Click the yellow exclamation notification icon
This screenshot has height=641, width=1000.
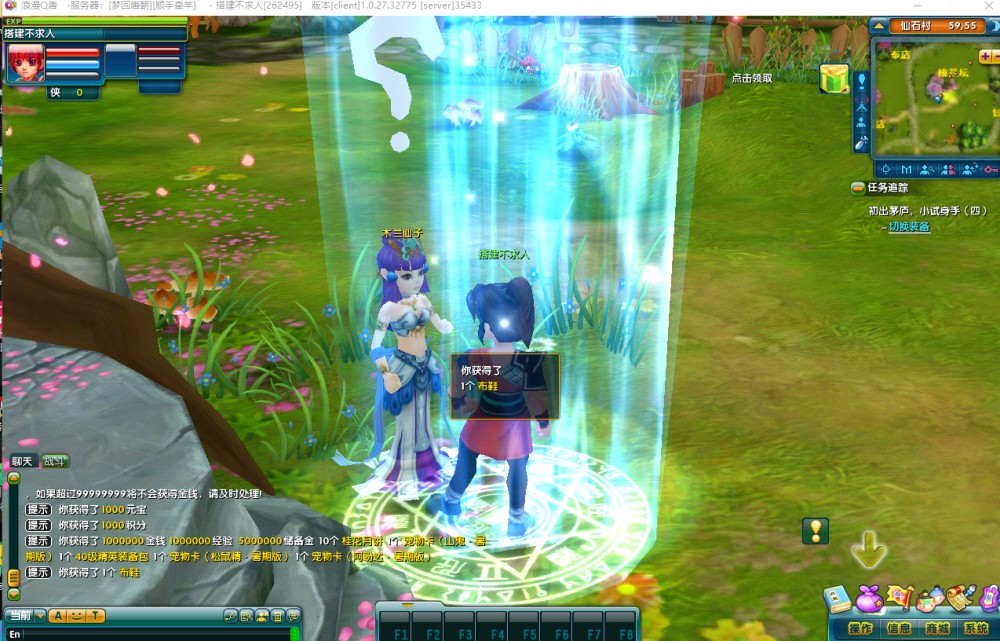point(816,531)
